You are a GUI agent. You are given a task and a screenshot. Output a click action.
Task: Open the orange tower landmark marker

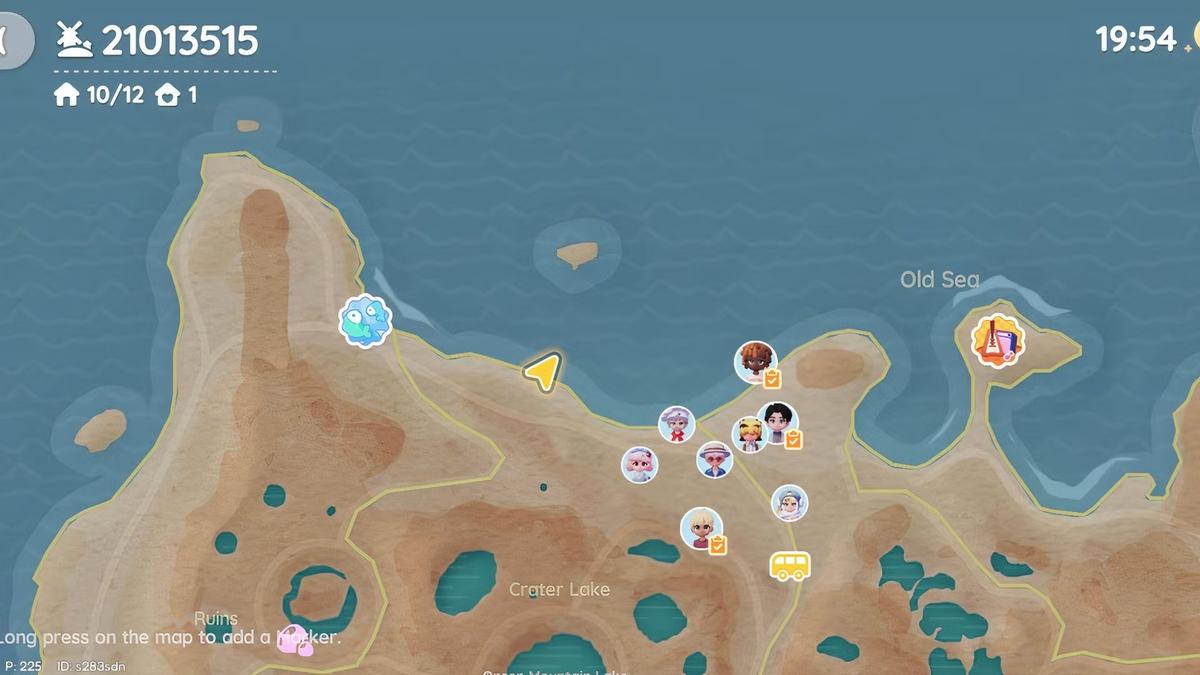pos(997,340)
